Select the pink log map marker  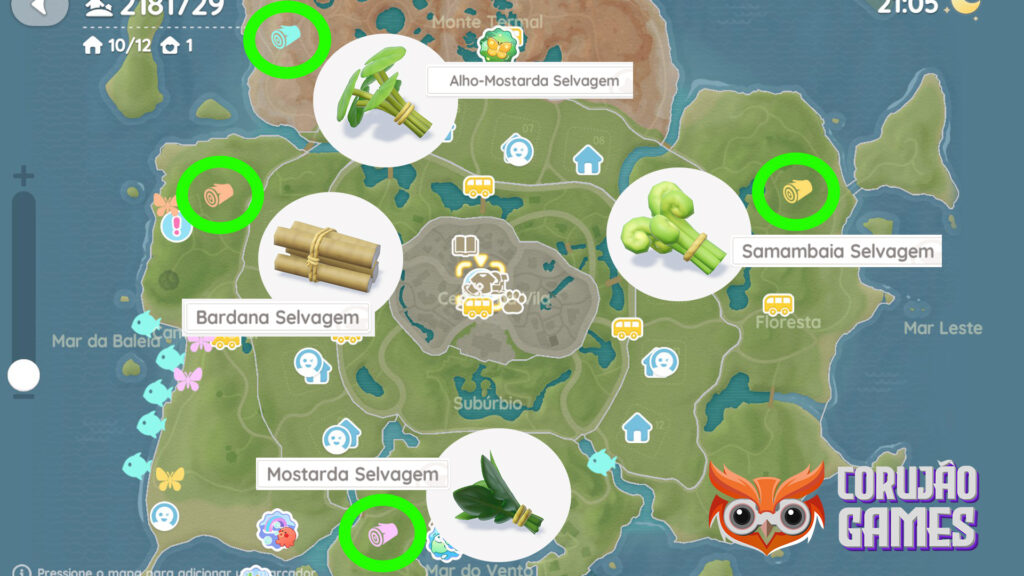tap(381, 533)
